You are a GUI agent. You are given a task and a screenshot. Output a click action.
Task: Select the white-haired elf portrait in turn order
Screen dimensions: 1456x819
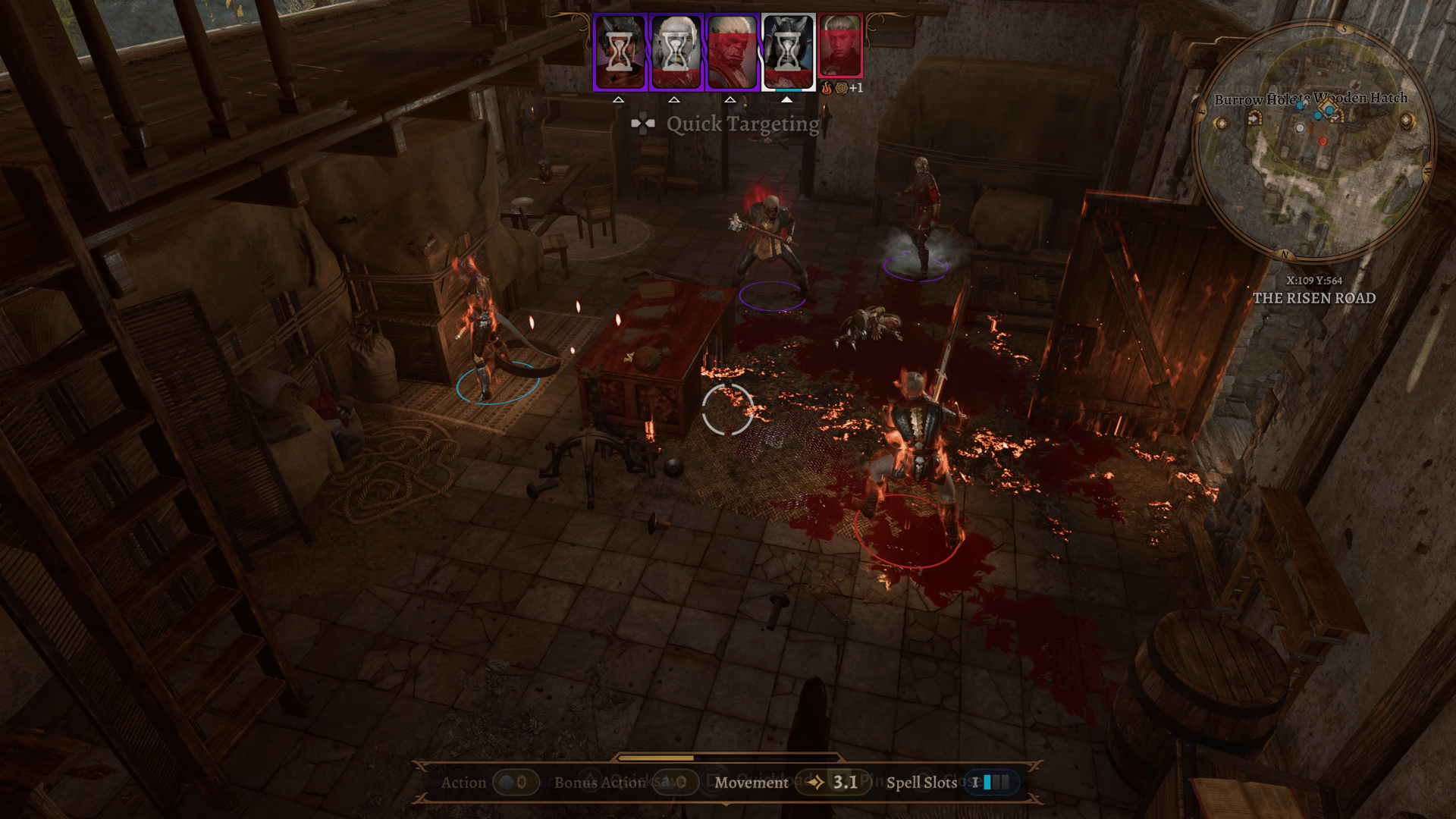click(676, 52)
